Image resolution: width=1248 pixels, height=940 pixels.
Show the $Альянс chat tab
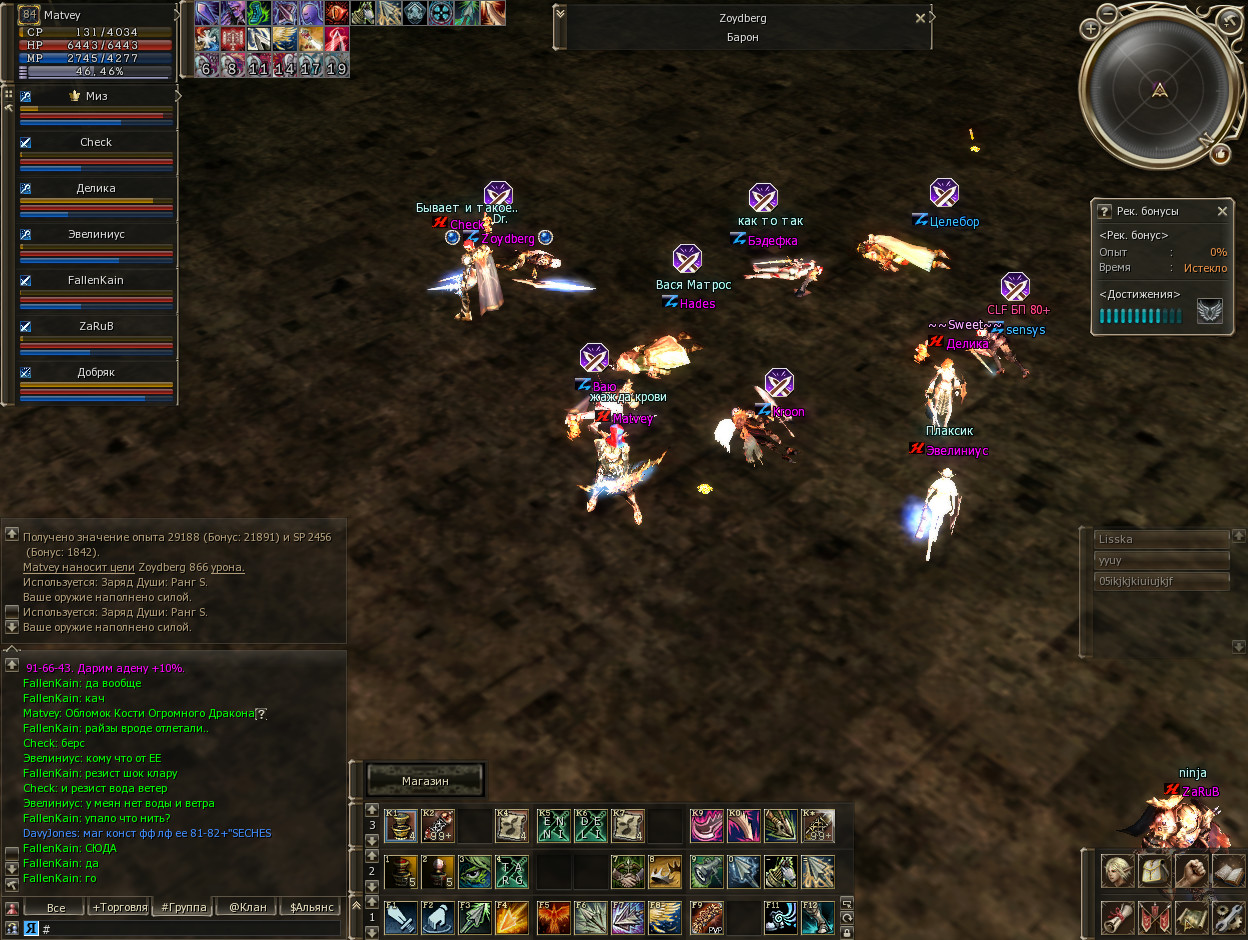(310, 908)
